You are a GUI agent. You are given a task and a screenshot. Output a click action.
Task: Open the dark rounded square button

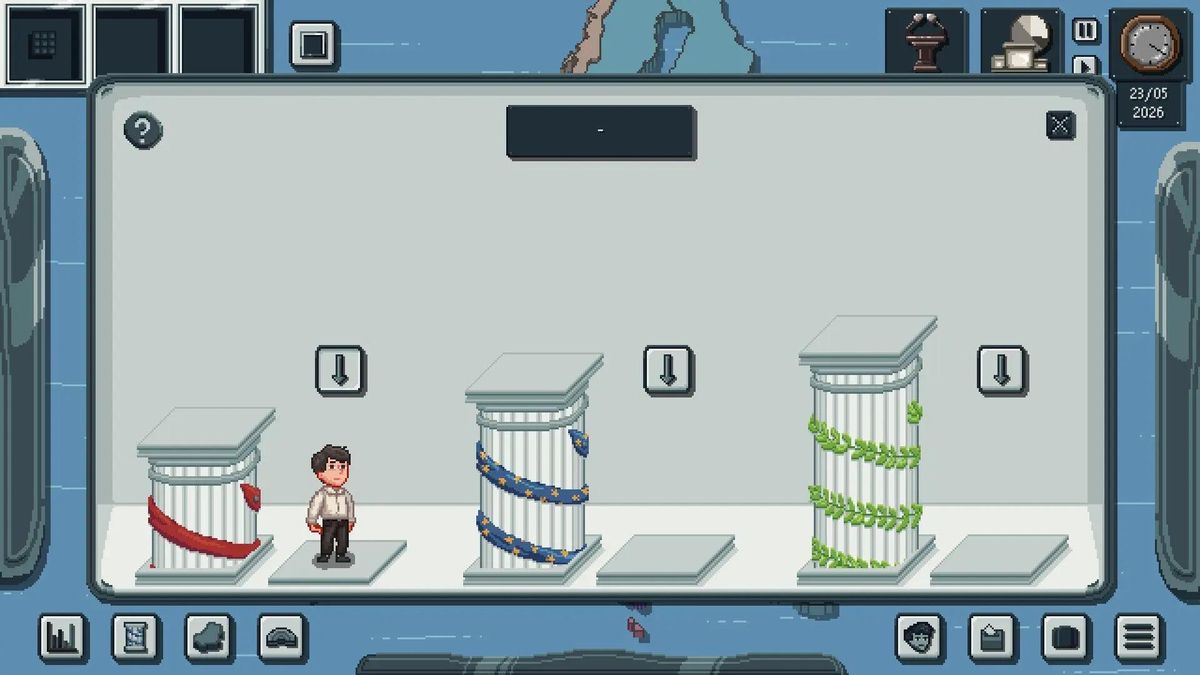coord(1066,637)
